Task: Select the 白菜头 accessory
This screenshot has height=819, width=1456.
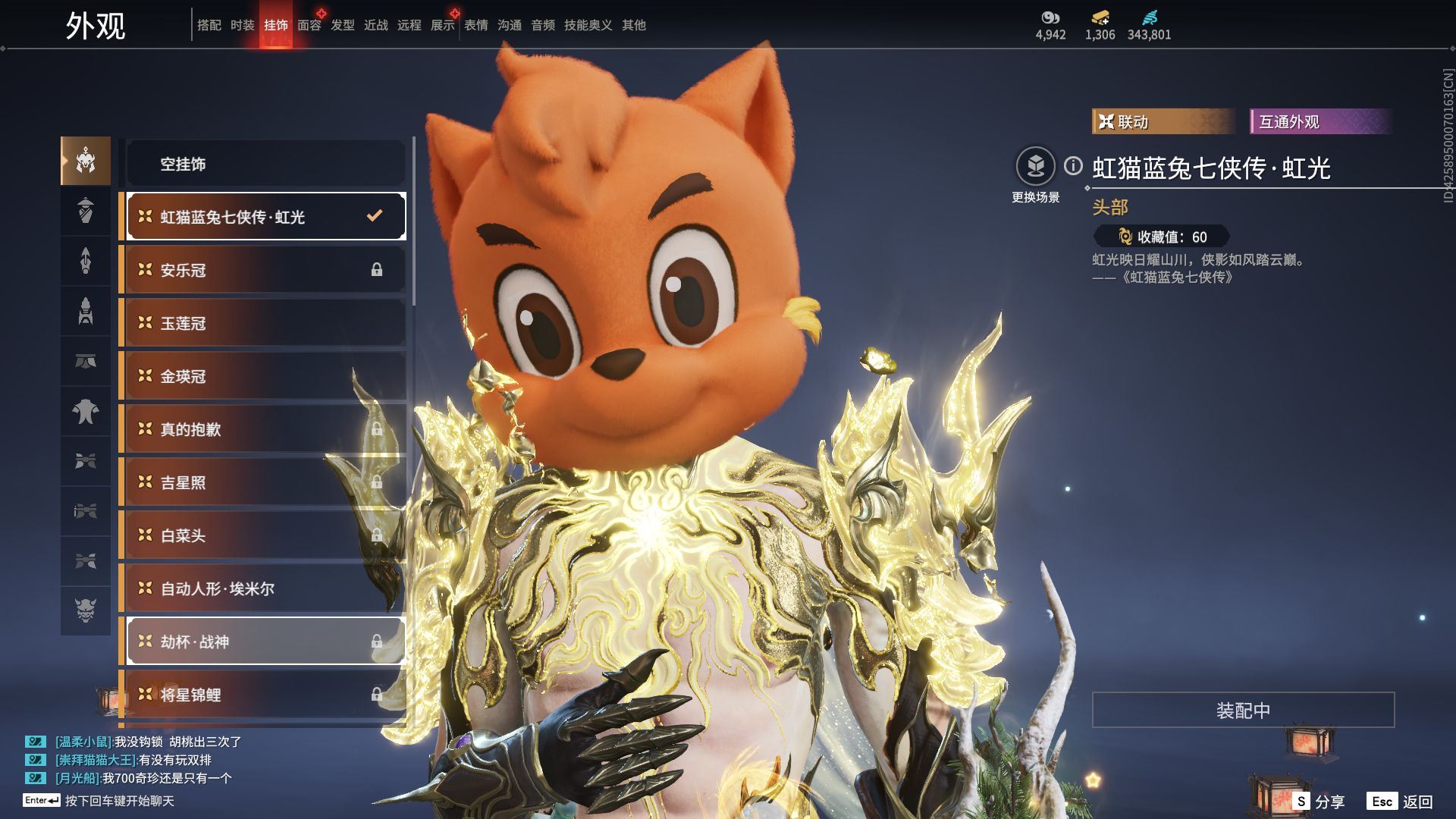Action: pyautogui.click(x=265, y=535)
